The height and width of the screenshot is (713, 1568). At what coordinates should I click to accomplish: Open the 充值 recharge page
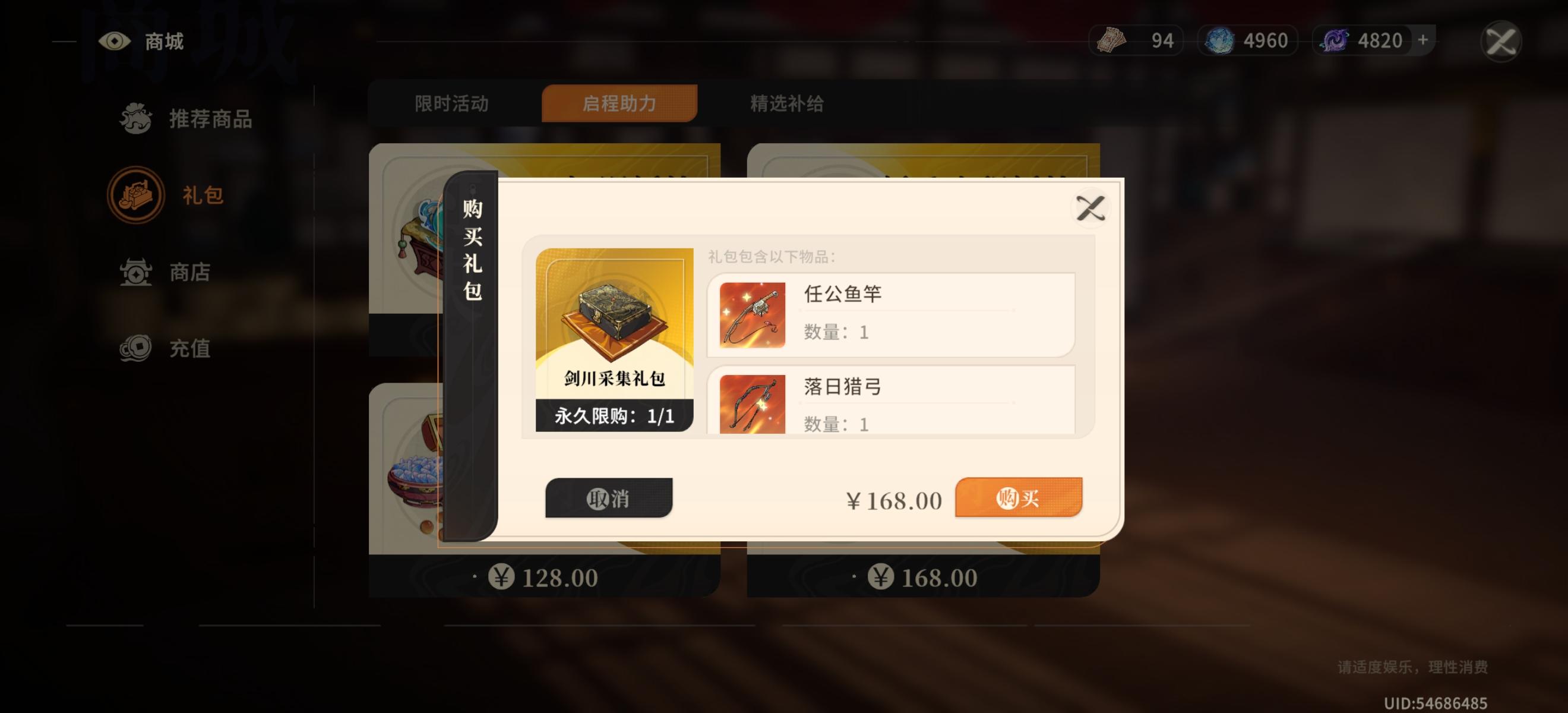point(135,349)
